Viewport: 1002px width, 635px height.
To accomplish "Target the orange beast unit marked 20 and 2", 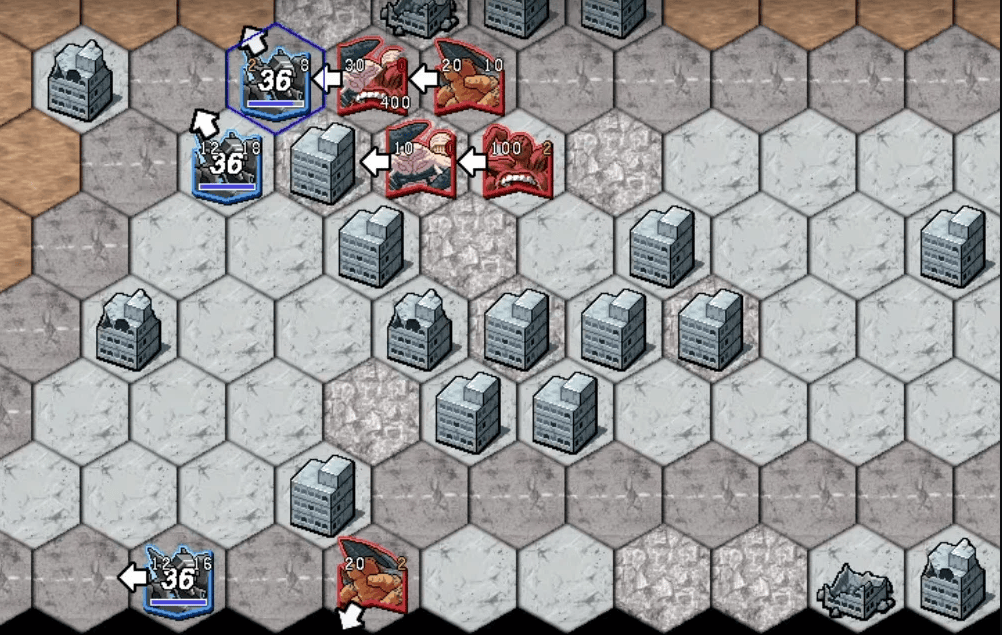I will point(372,576).
